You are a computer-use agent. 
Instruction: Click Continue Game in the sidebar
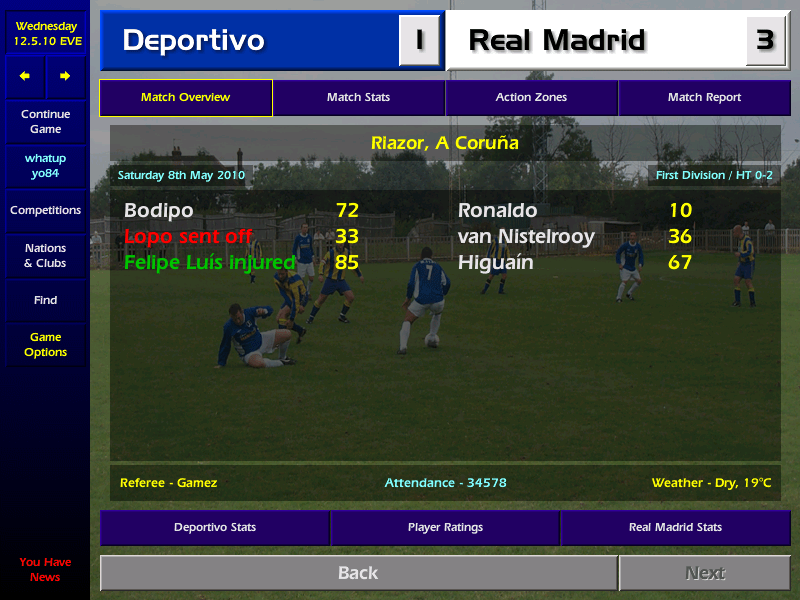click(x=45, y=122)
